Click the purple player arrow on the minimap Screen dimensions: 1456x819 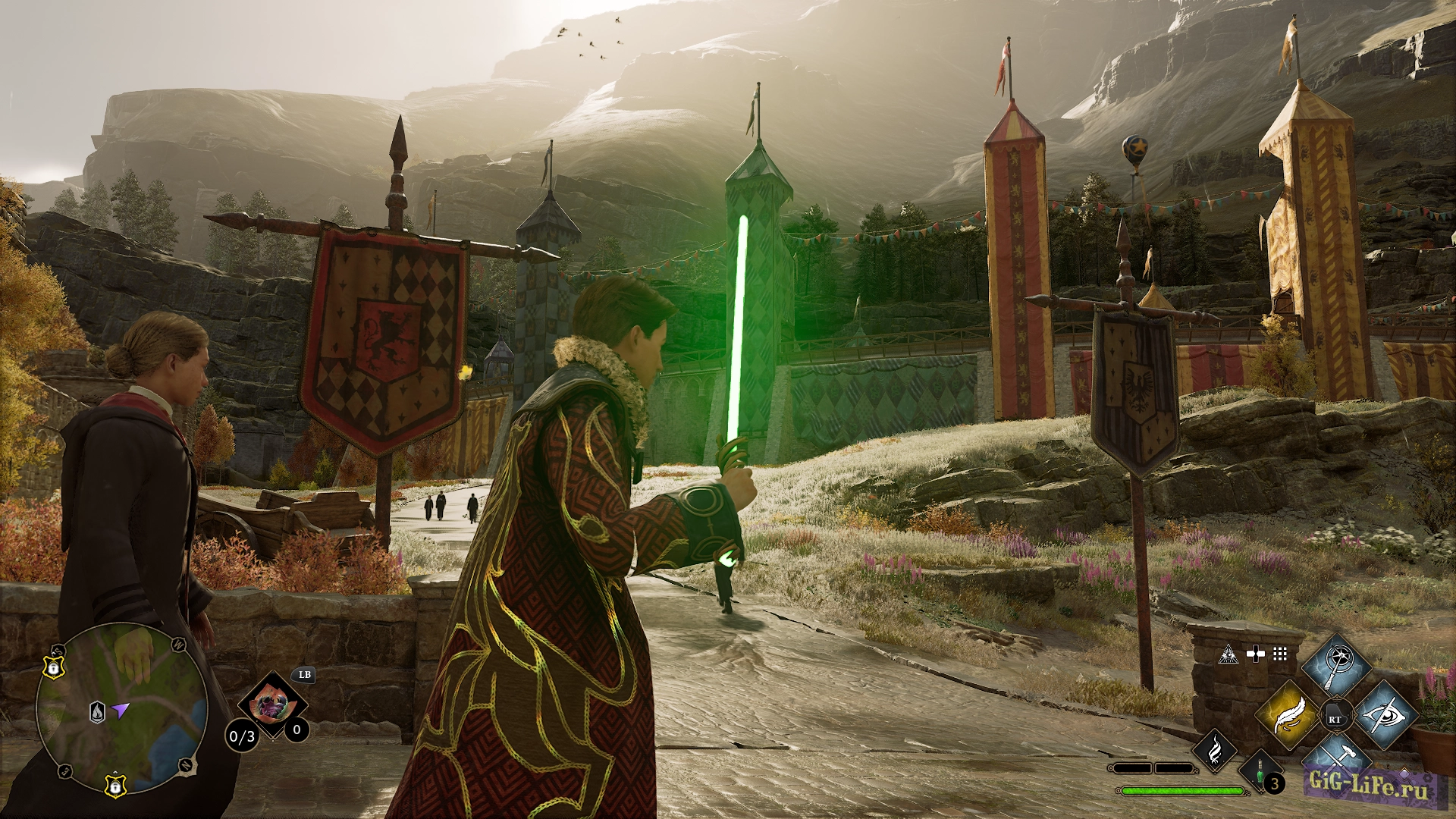(120, 710)
